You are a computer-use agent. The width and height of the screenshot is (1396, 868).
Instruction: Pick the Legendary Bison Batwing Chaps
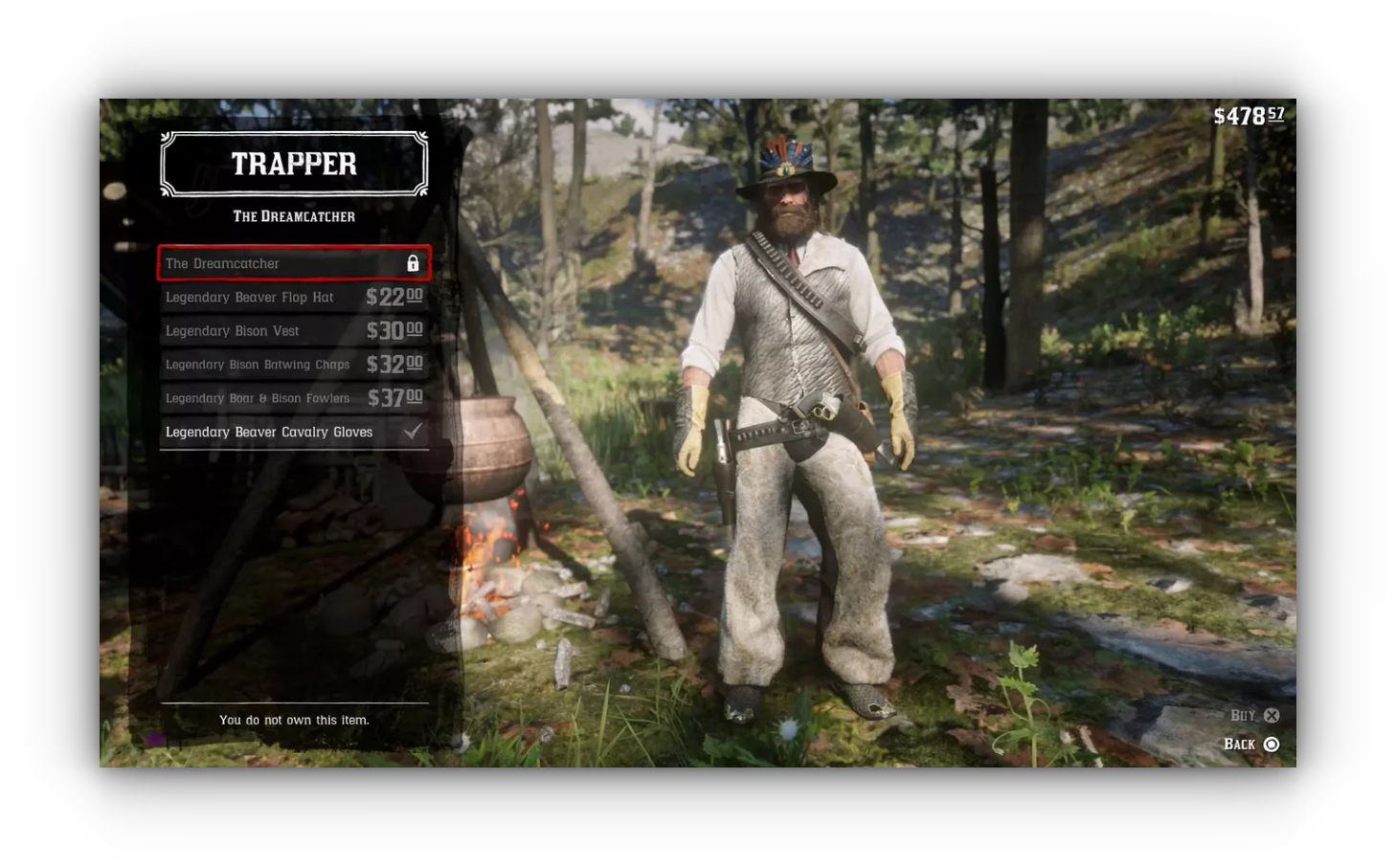point(293,365)
